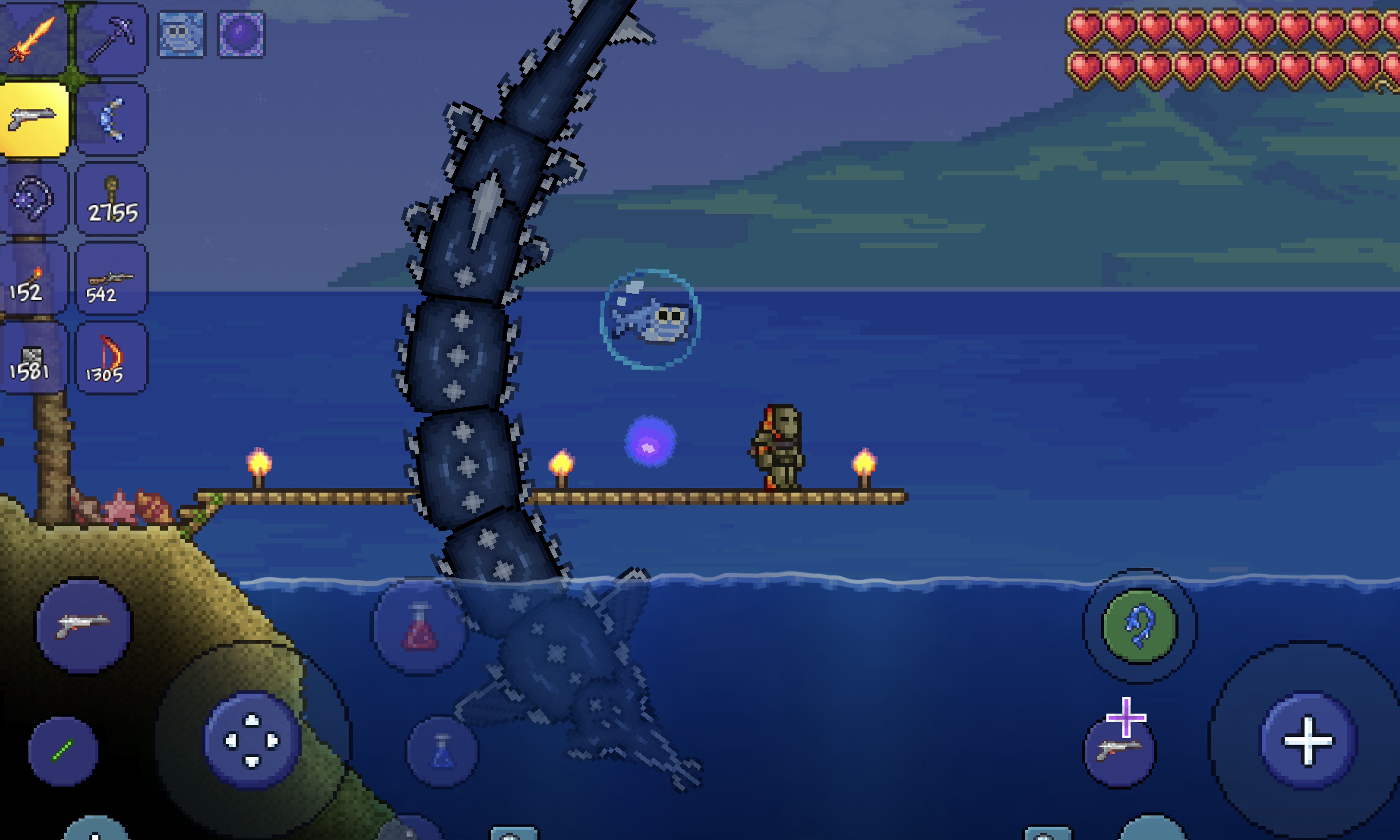Drink the red healing potion
1400x840 pixels.
click(x=420, y=626)
